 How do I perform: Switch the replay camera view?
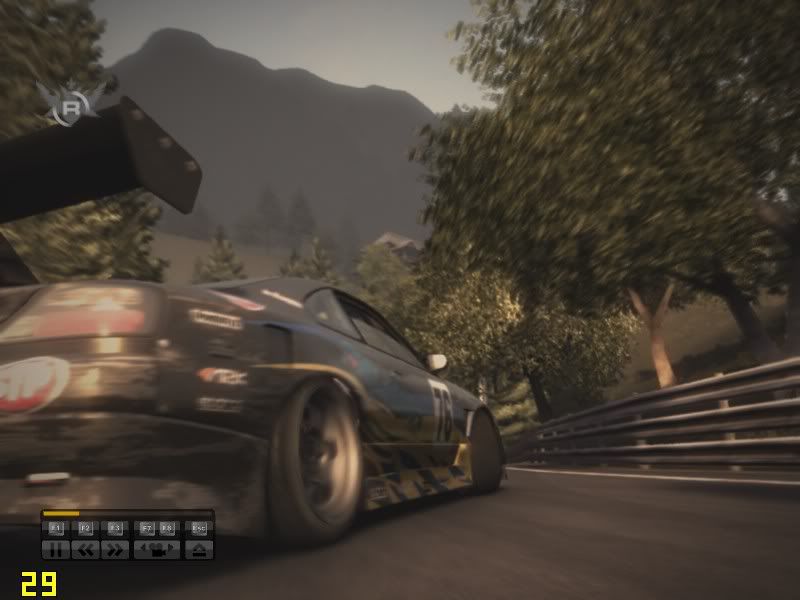[157, 549]
